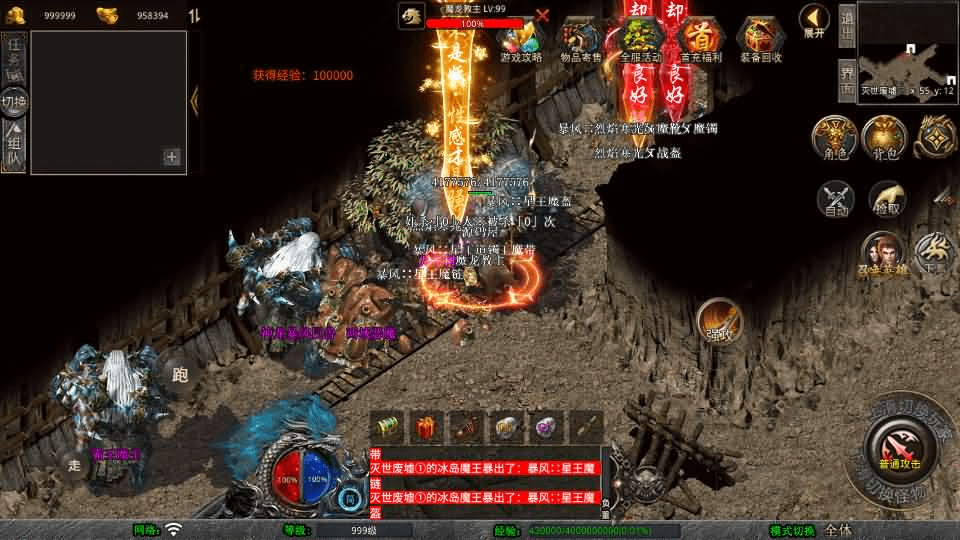Close the boss target frame with red X

[x=543, y=15]
